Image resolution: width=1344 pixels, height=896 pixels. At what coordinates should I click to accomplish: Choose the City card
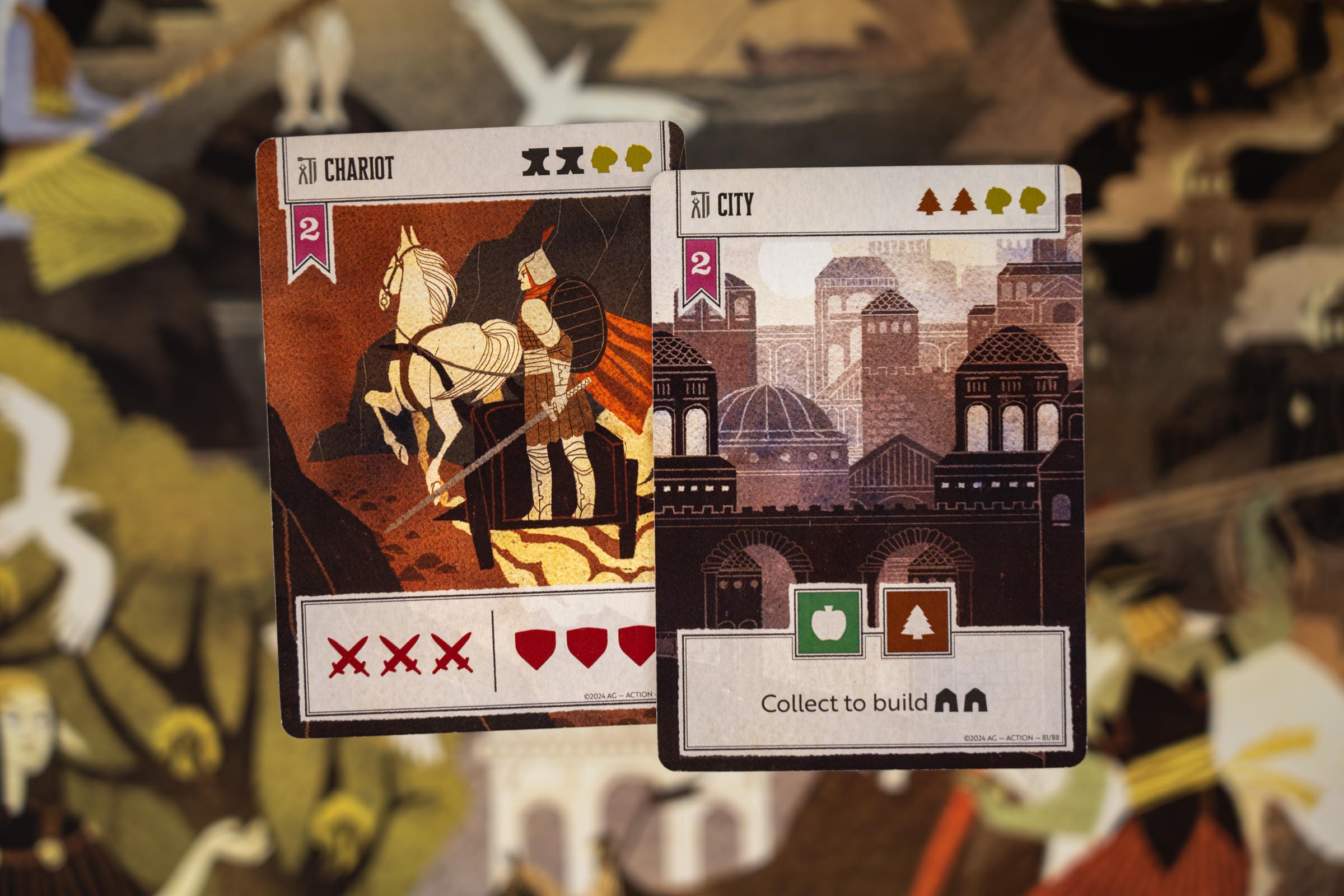[869, 457]
